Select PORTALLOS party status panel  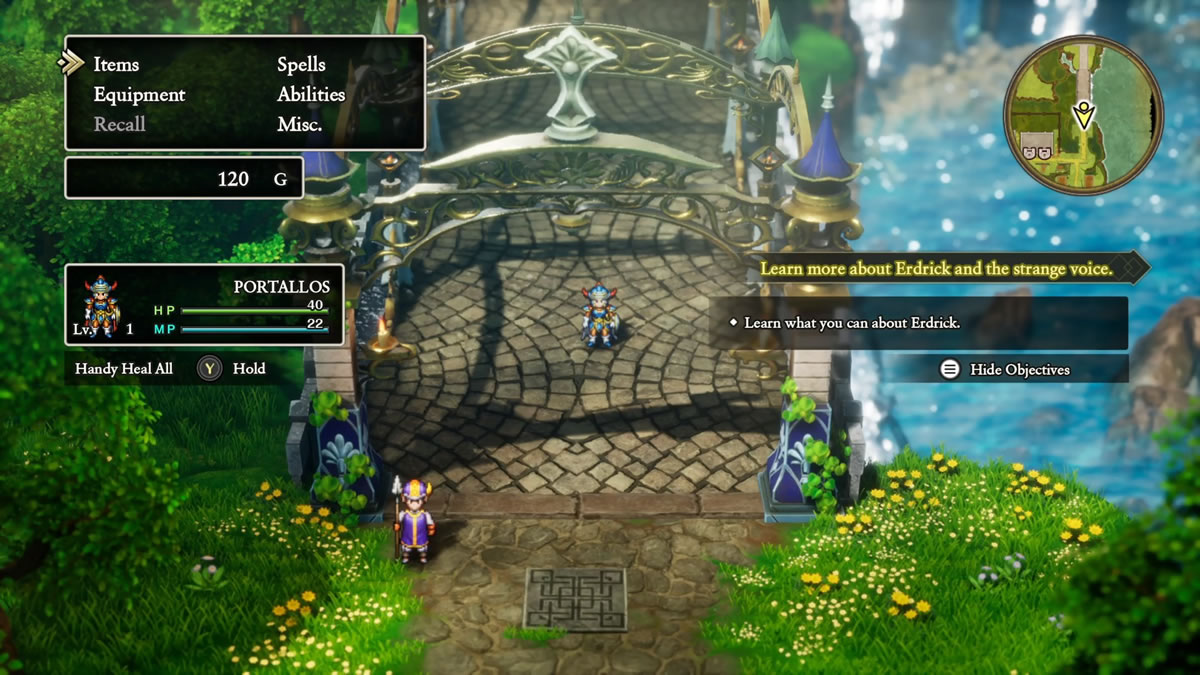pos(204,305)
